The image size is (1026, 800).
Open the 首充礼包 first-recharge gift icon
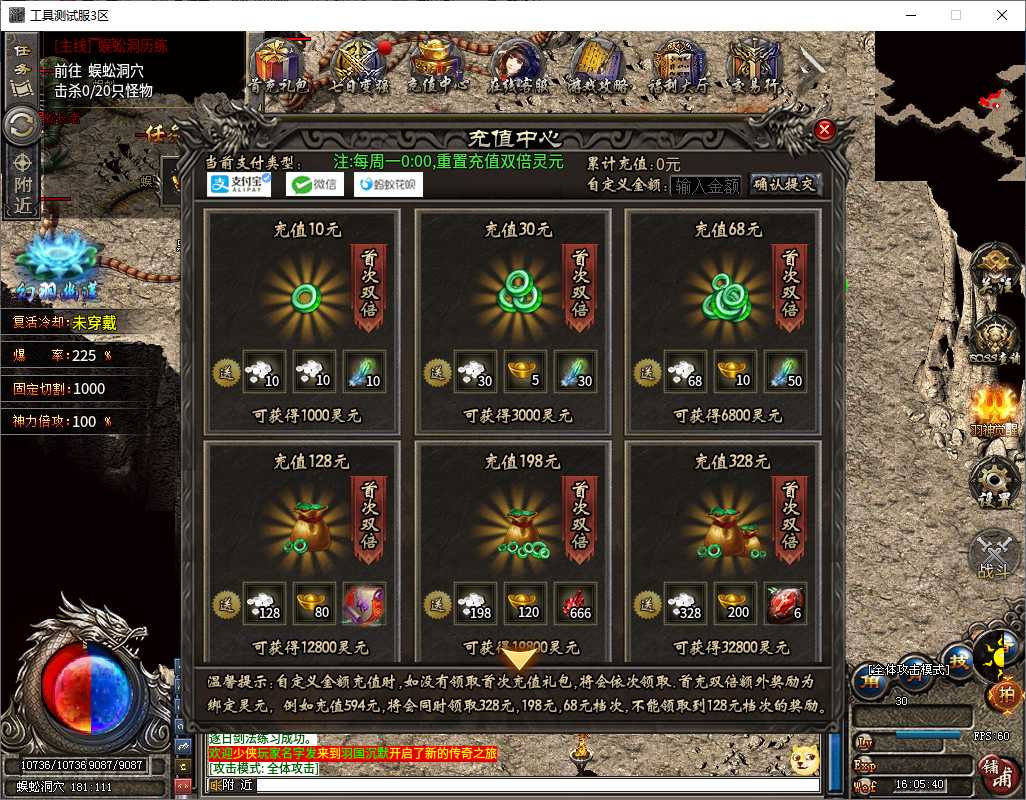(x=278, y=67)
